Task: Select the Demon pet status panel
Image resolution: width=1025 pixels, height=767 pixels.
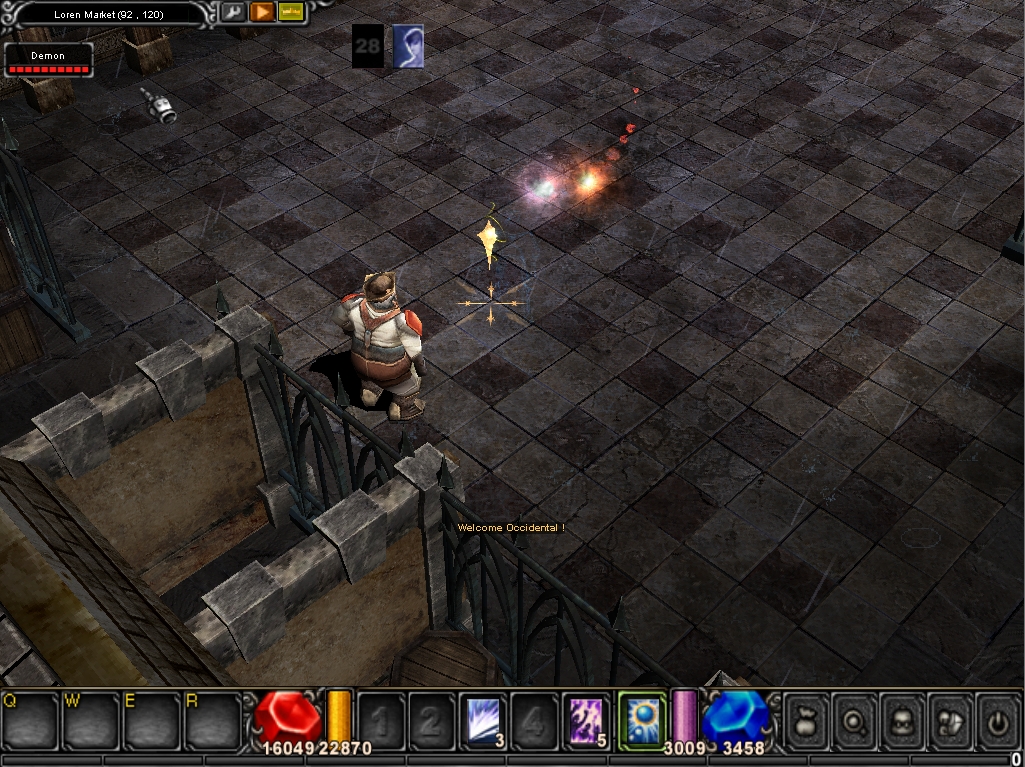Action: pos(48,60)
